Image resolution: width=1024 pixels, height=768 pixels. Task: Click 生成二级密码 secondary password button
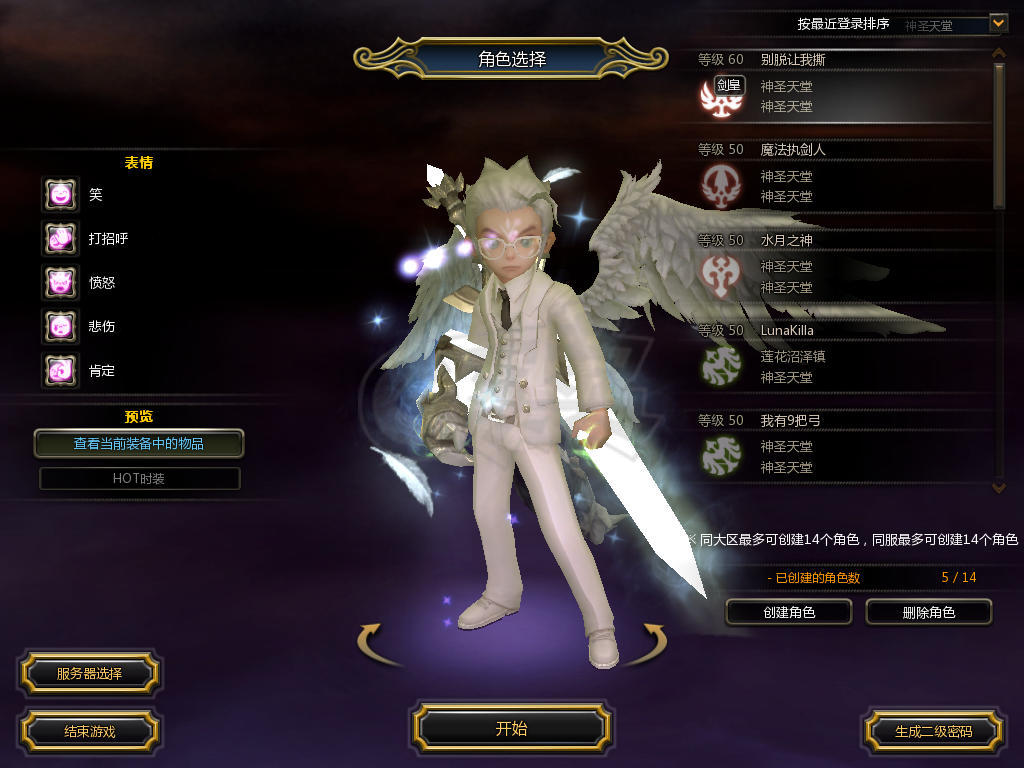933,731
